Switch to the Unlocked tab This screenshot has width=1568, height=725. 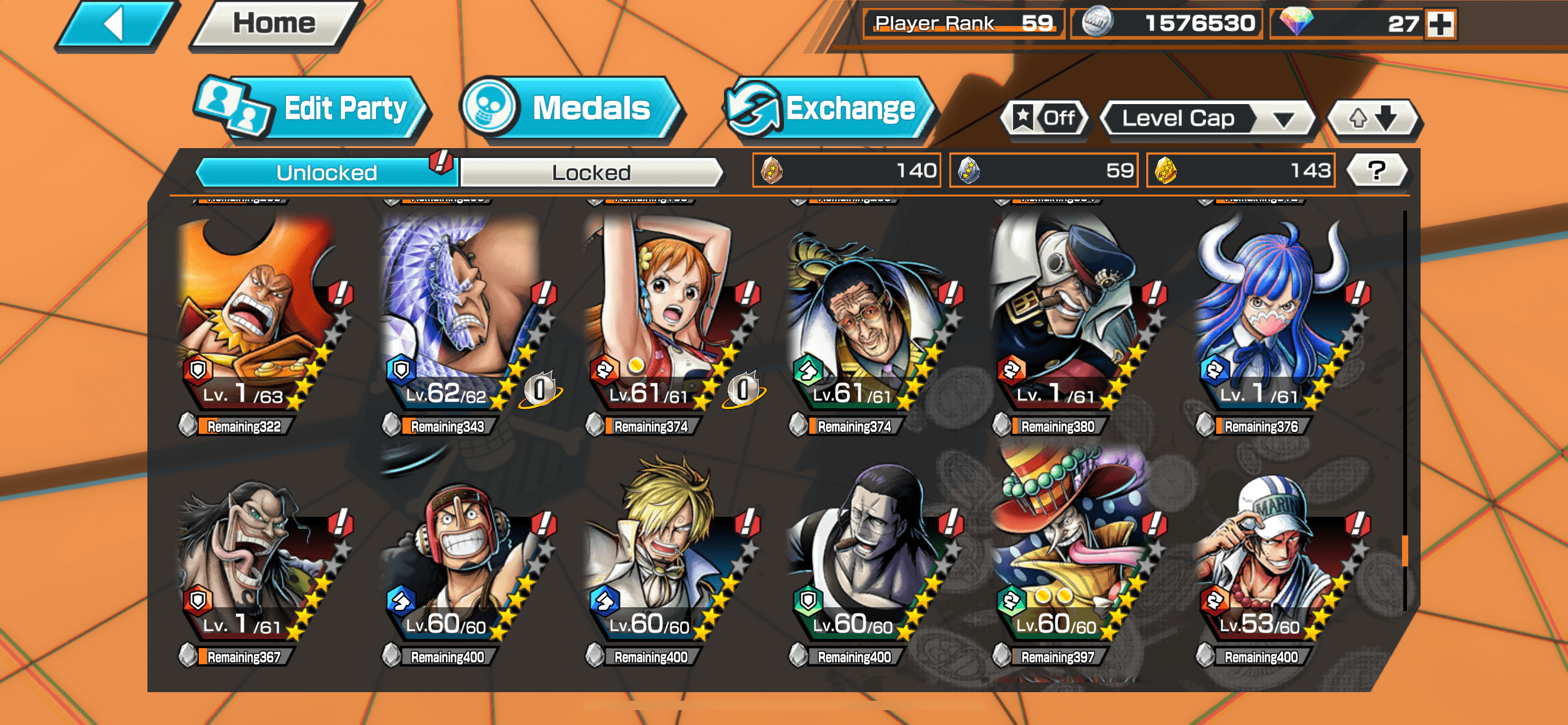coord(326,172)
